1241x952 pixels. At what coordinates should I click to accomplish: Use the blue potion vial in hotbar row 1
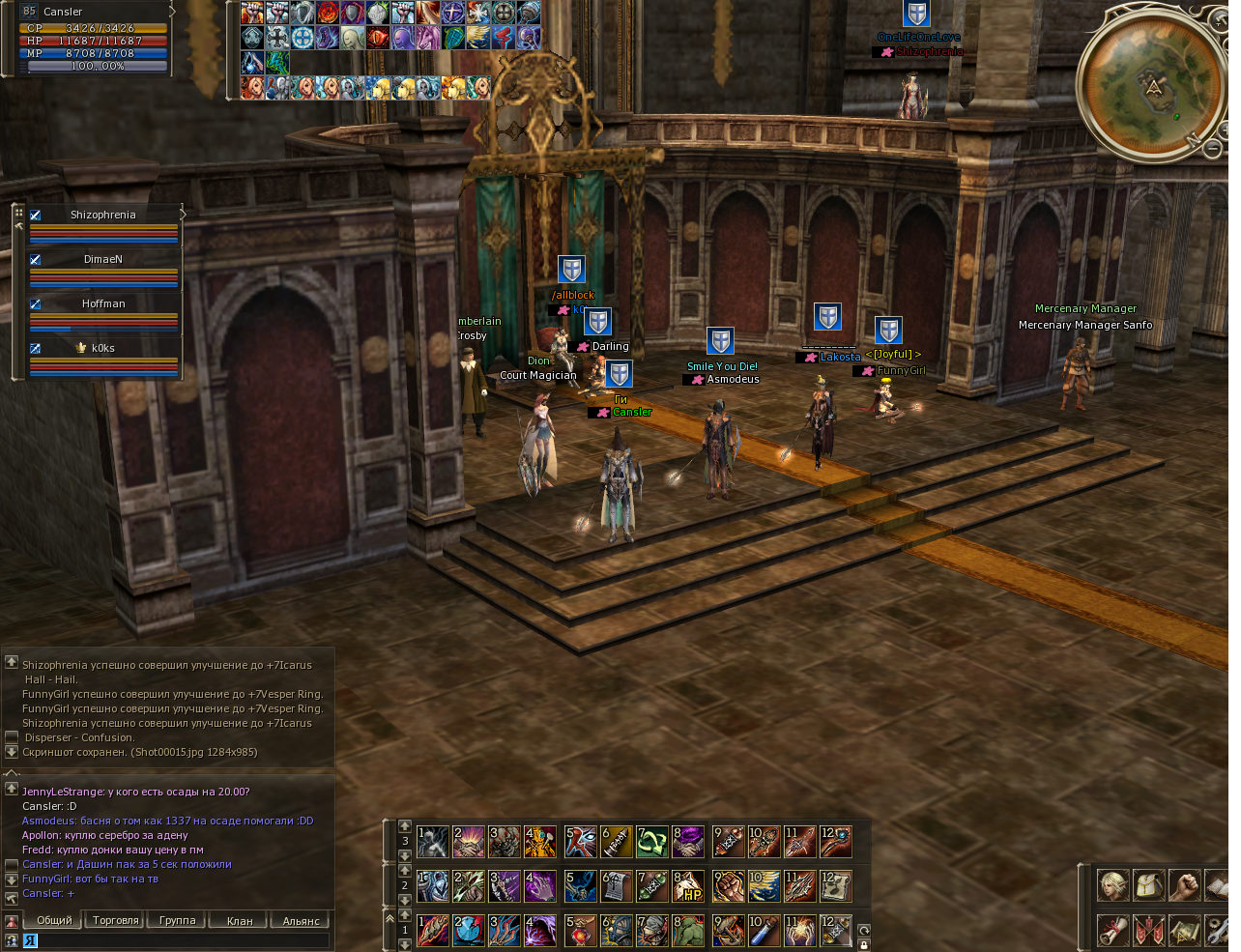[x=764, y=932]
